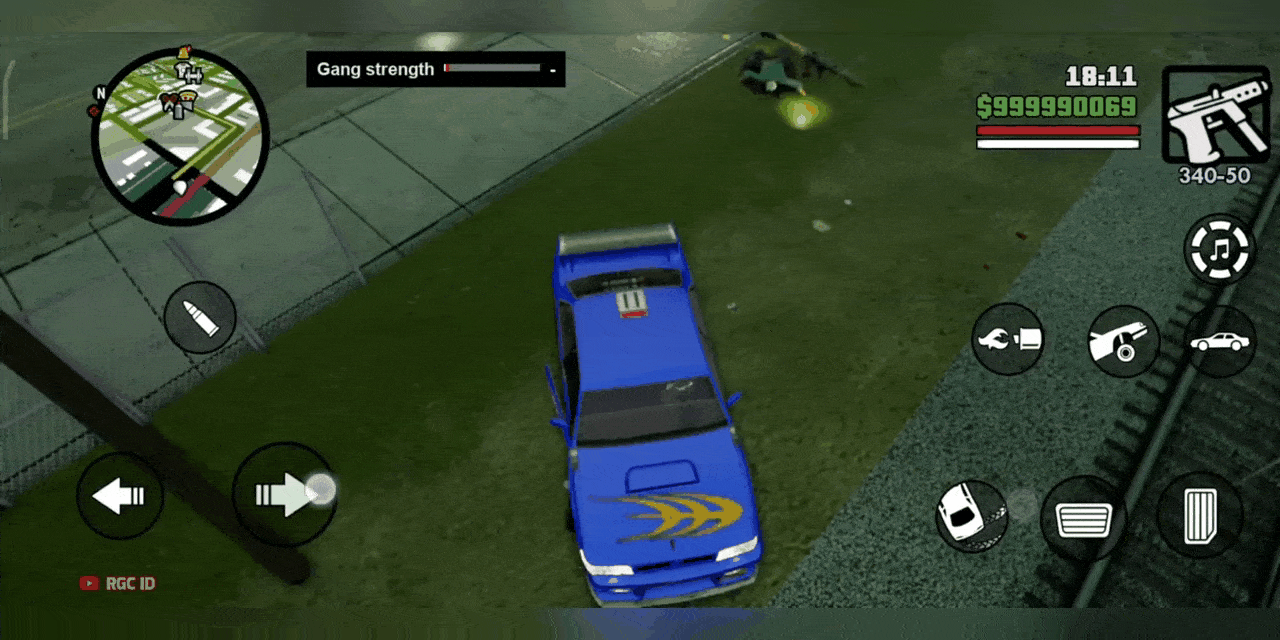The height and width of the screenshot is (640, 1280).
Task: Engage the handbrake skidding-car button
Action: tap(971, 516)
